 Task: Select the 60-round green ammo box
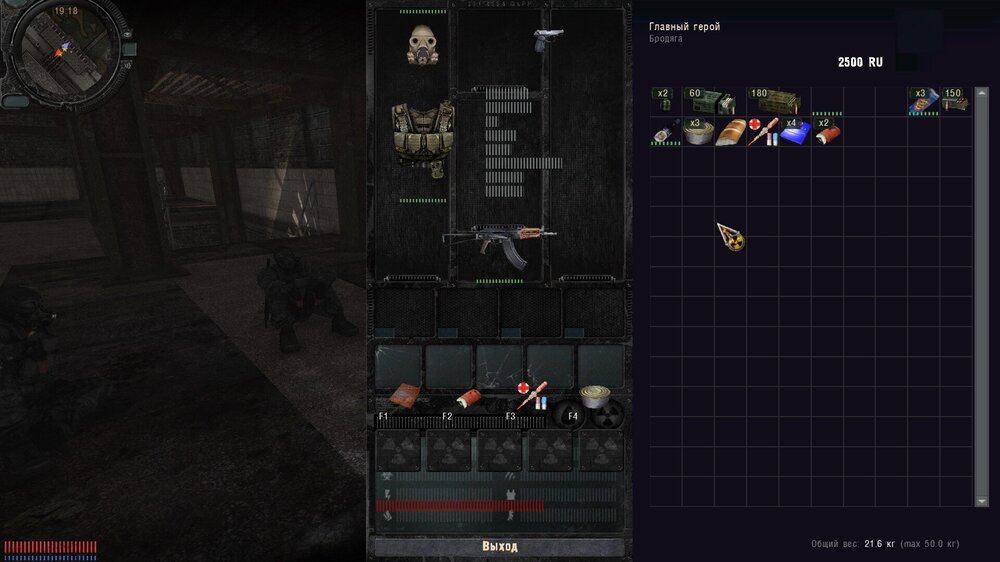[x=712, y=102]
